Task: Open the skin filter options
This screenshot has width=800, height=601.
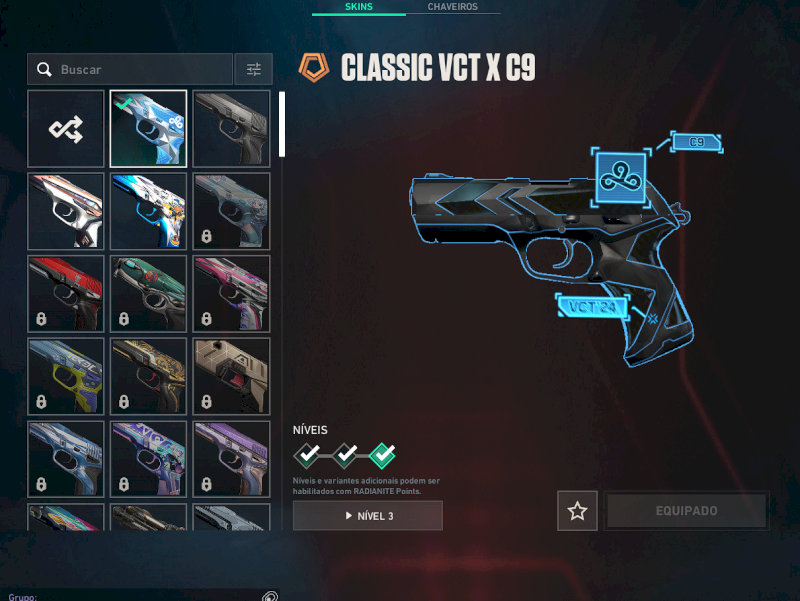Action: 253,69
